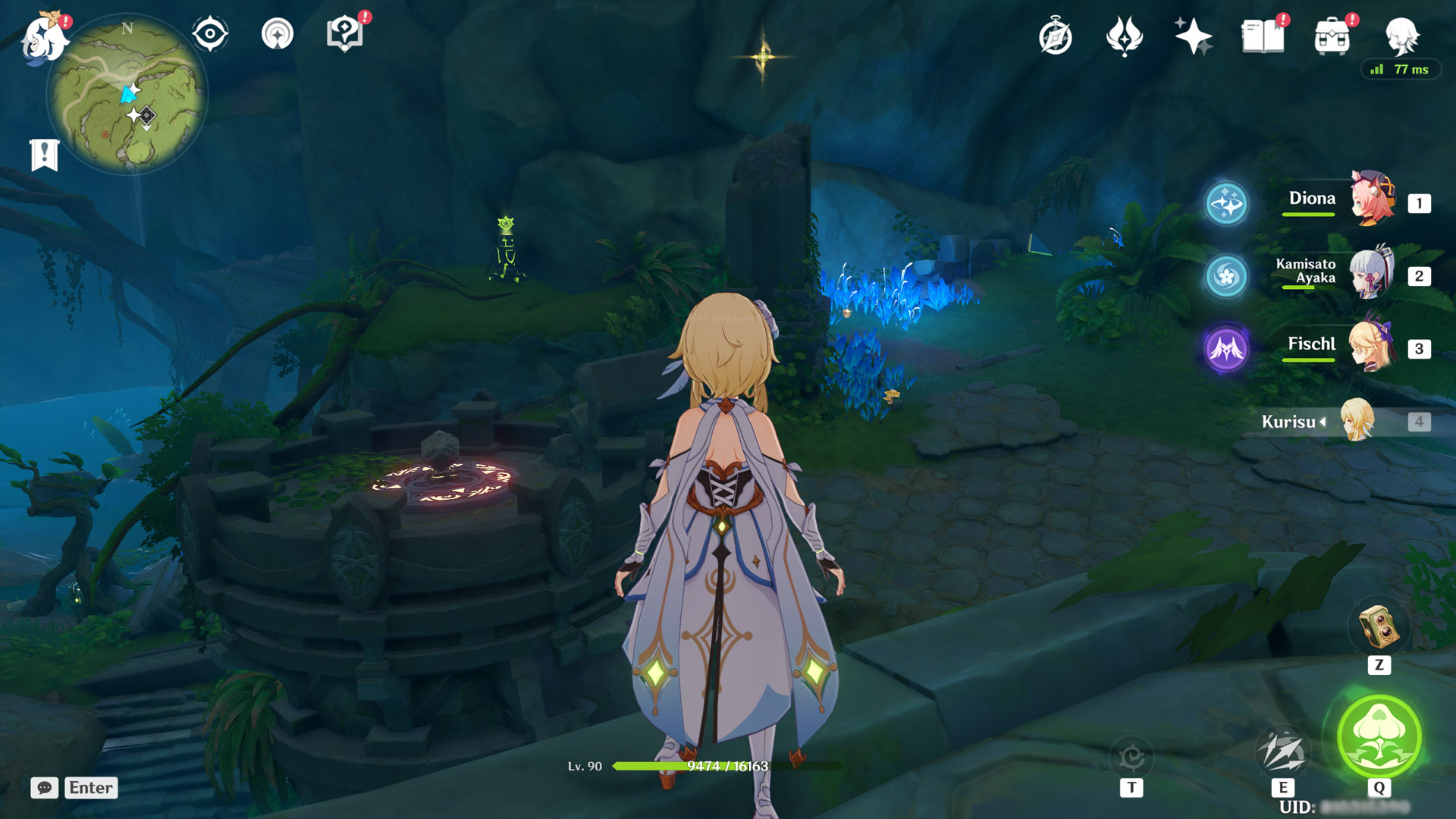
Task: Open the Adventurer Handbook compass icon
Action: pos(1055,36)
